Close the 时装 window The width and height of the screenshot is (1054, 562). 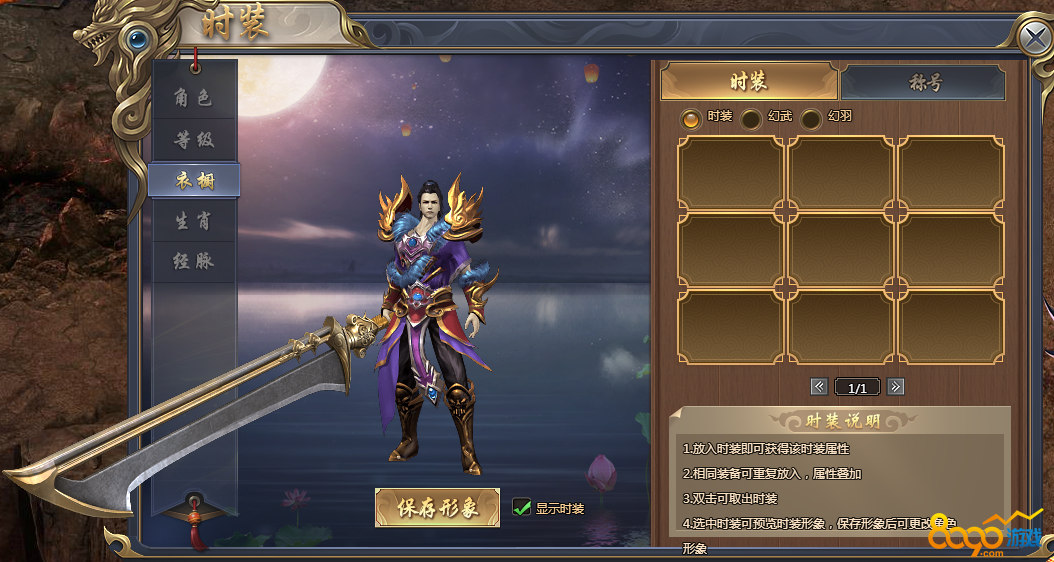click(x=1034, y=38)
